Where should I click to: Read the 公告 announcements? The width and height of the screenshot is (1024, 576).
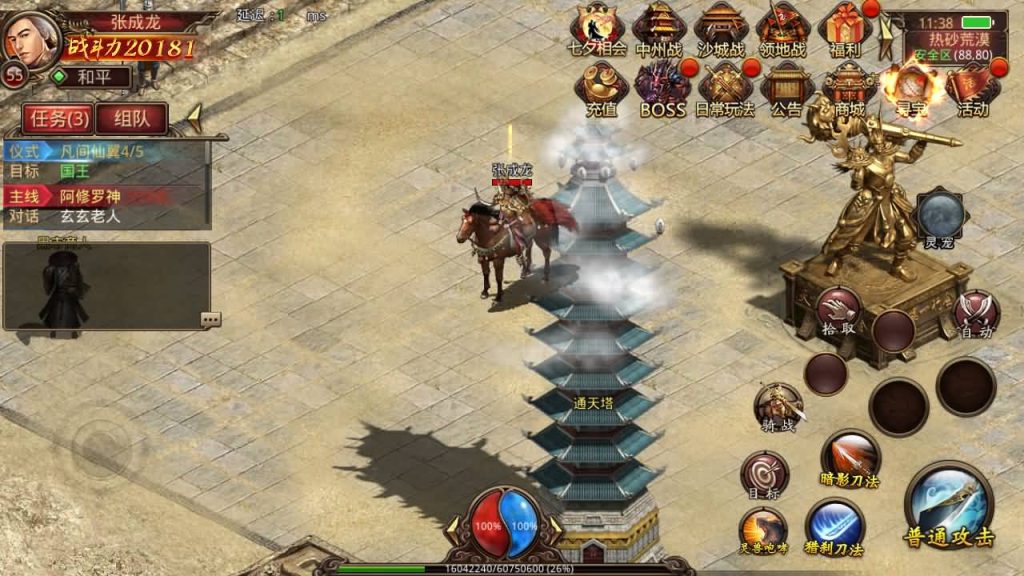(787, 89)
